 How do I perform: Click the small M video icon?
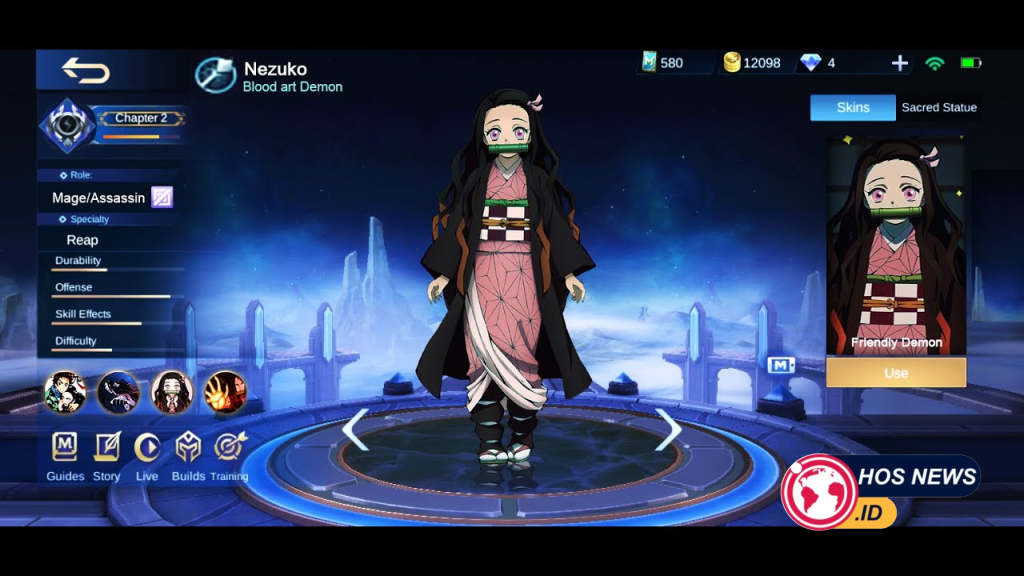click(x=780, y=365)
